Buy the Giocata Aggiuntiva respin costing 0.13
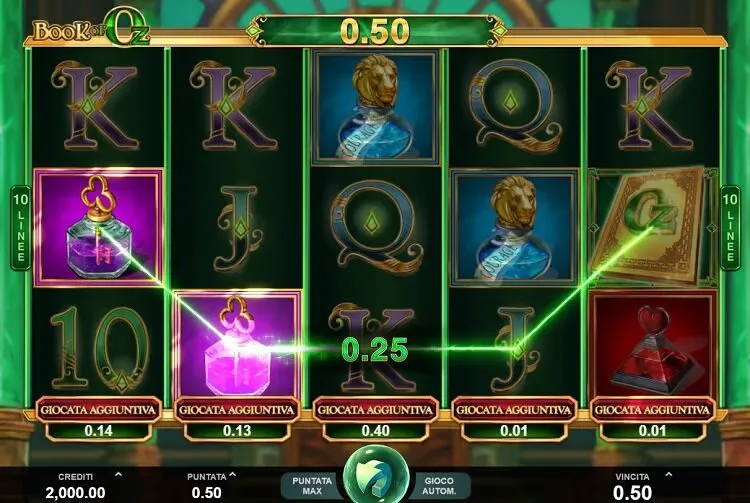Viewport: 750px width, 503px height. click(236, 409)
